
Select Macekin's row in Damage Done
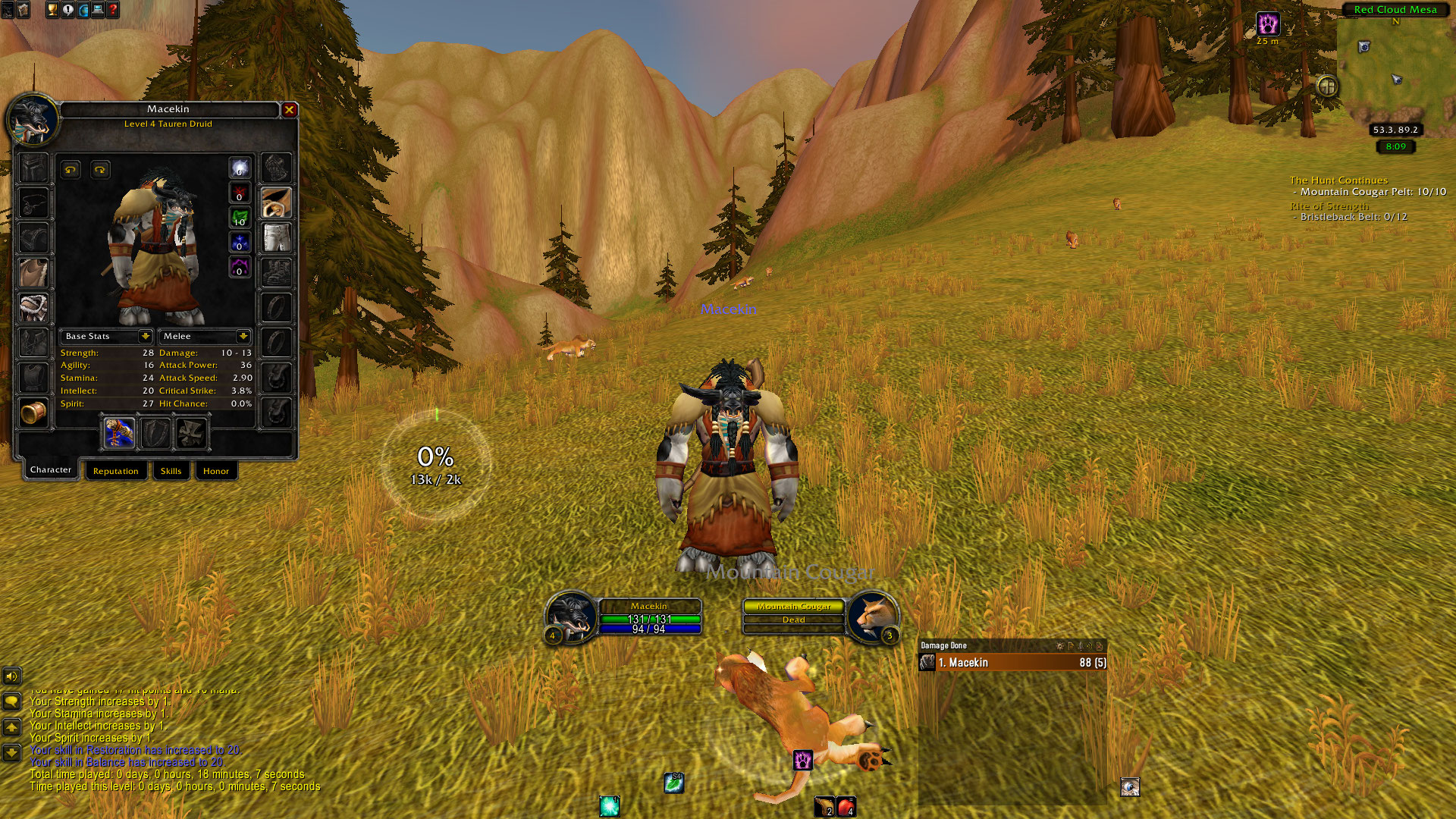[1012, 663]
